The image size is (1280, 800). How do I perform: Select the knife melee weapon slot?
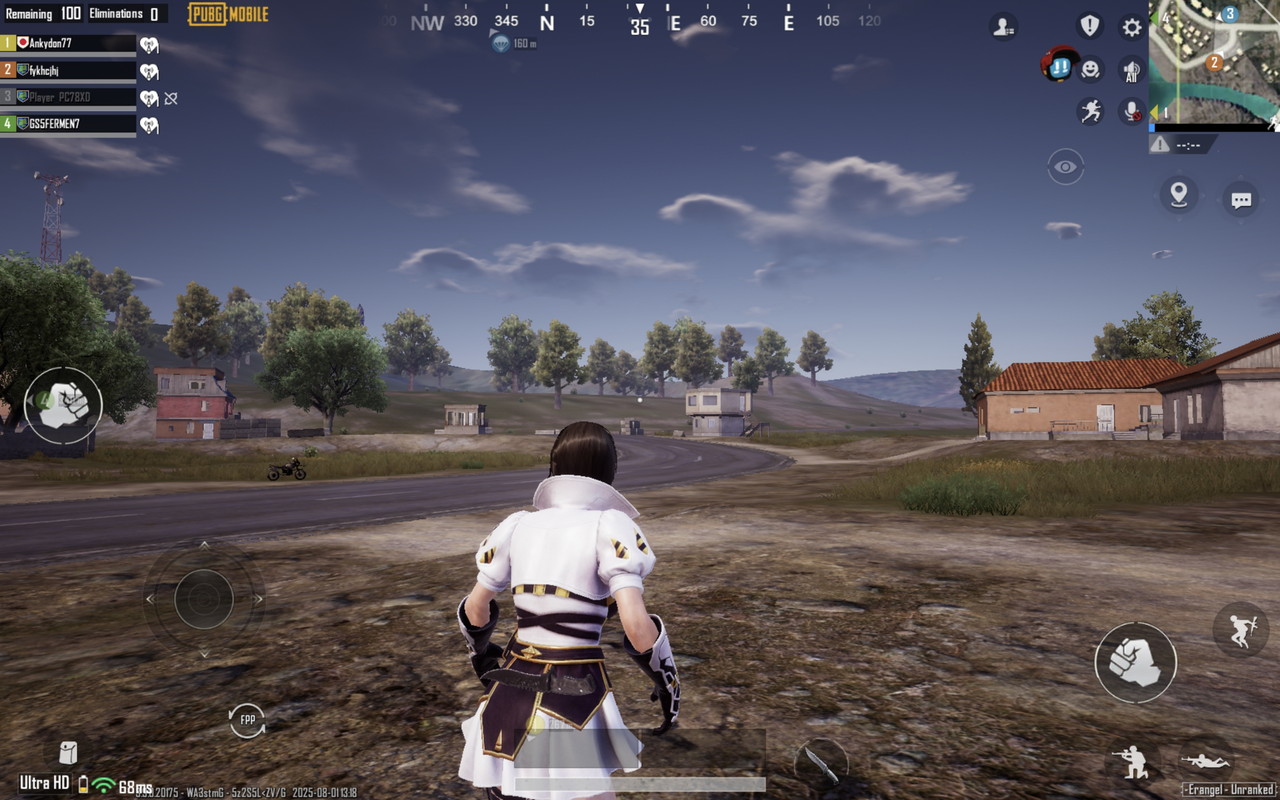pos(820,765)
